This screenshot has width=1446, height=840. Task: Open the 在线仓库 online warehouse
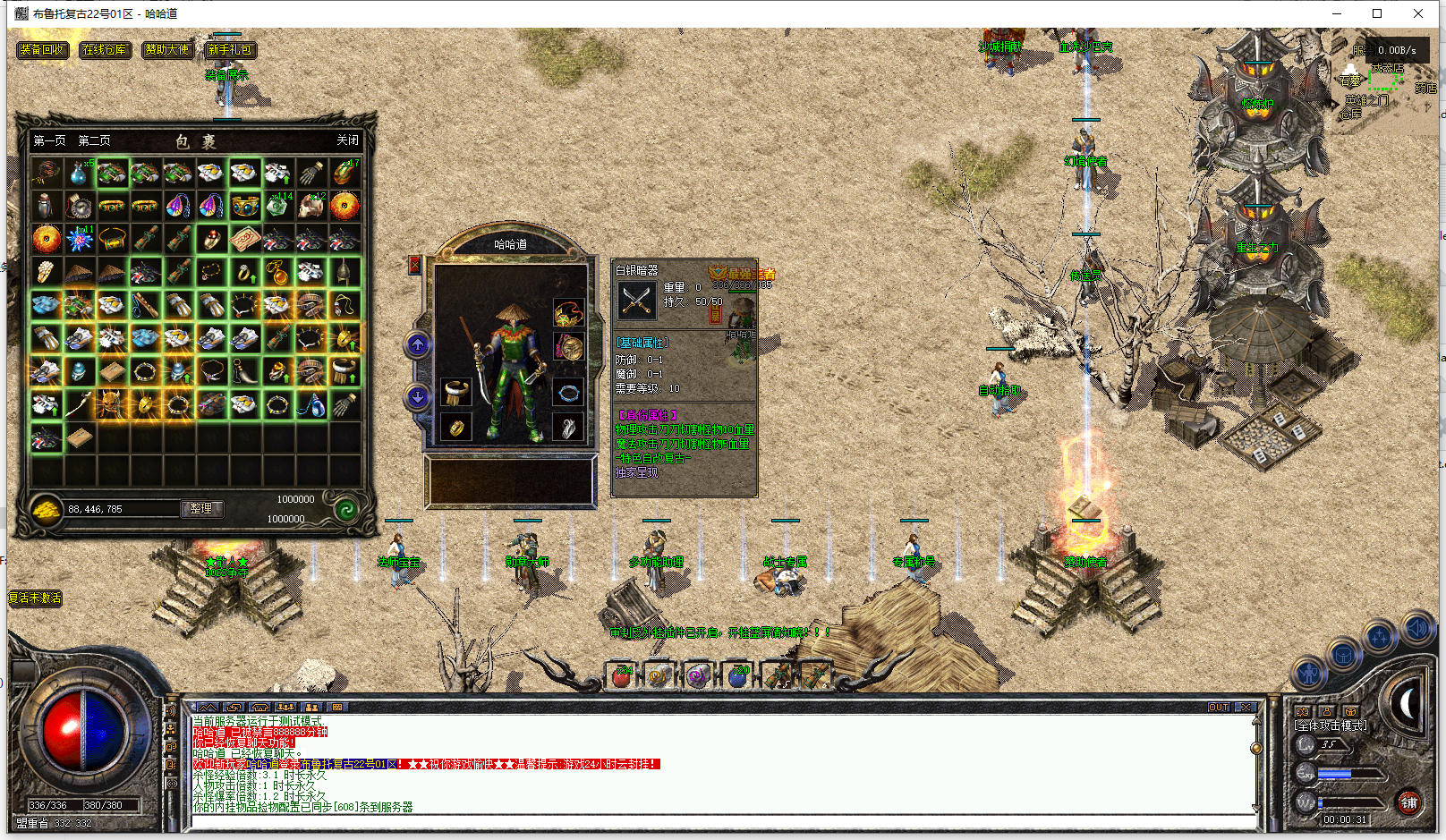pyautogui.click(x=105, y=50)
